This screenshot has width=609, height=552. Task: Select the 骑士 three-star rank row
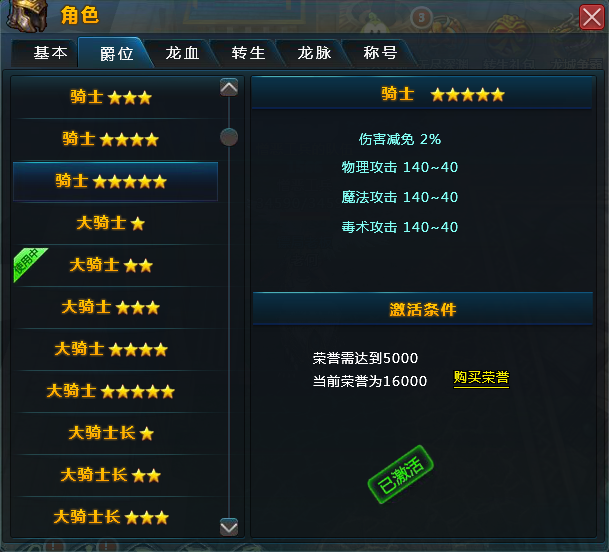(x=111, y=97)
